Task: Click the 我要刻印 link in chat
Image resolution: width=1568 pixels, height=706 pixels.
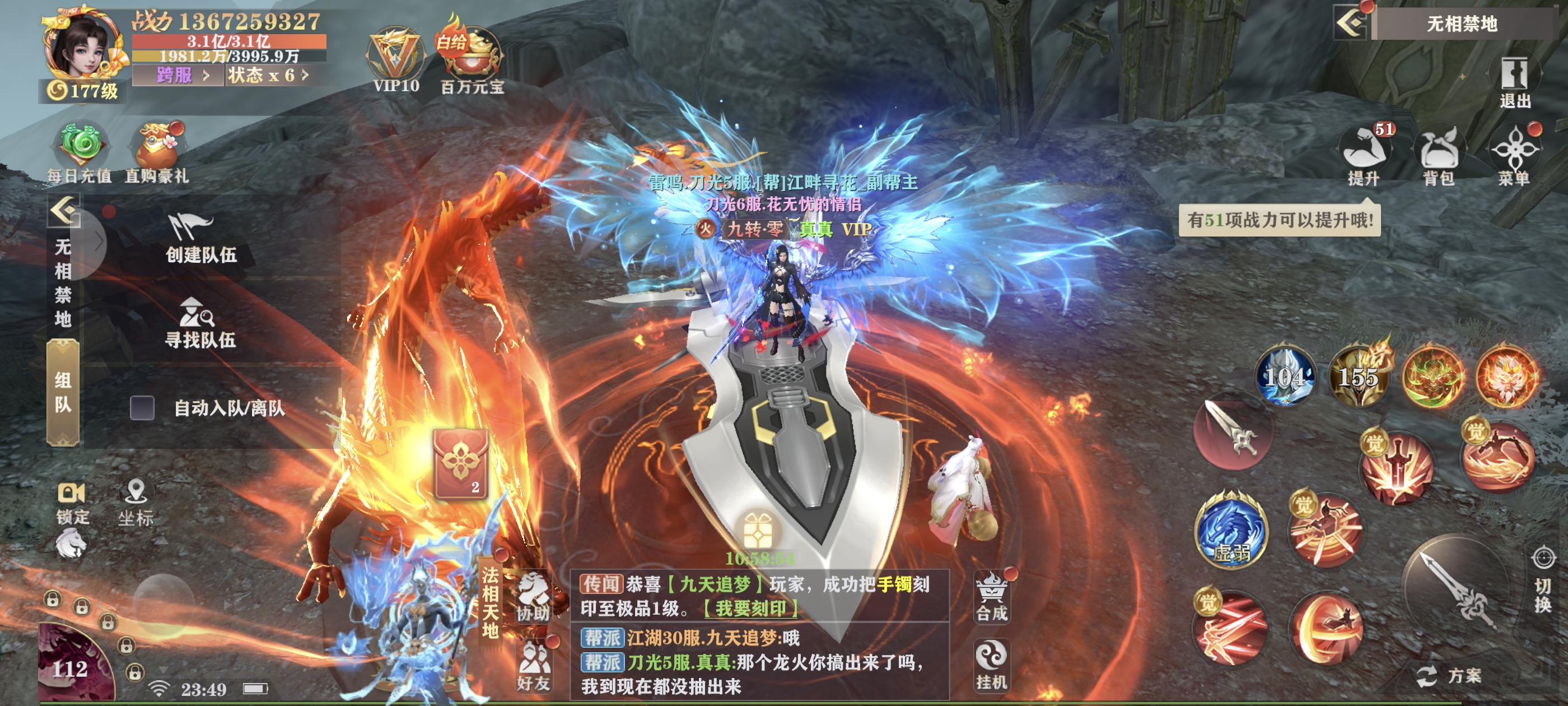Action: [x=750, y=609]
